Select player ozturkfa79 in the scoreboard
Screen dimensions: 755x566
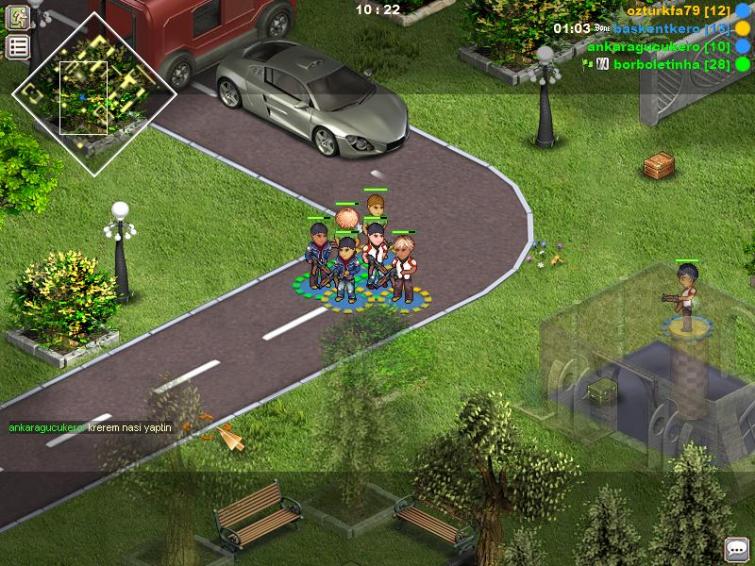coord(677,10)
